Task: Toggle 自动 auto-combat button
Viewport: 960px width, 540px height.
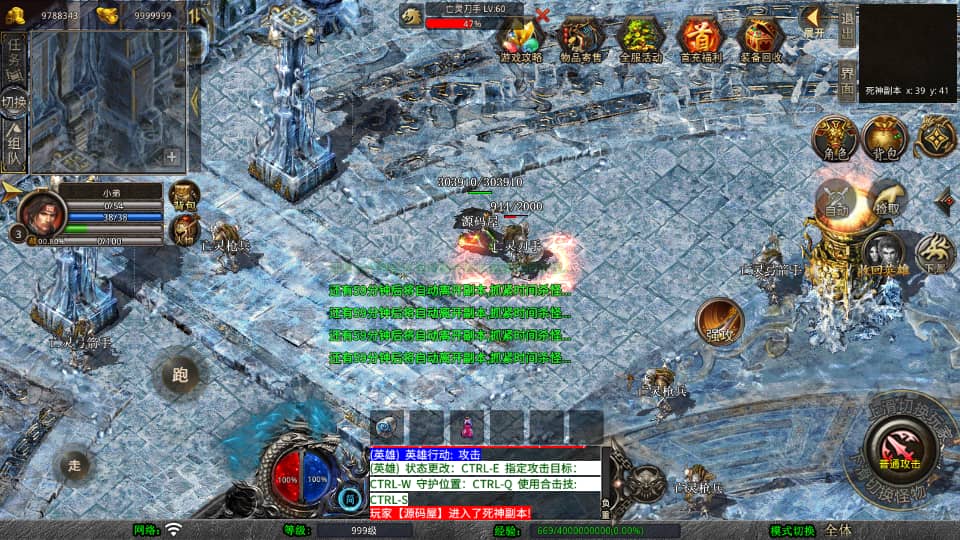Action: pyautogui.click(x=838, y=200)
